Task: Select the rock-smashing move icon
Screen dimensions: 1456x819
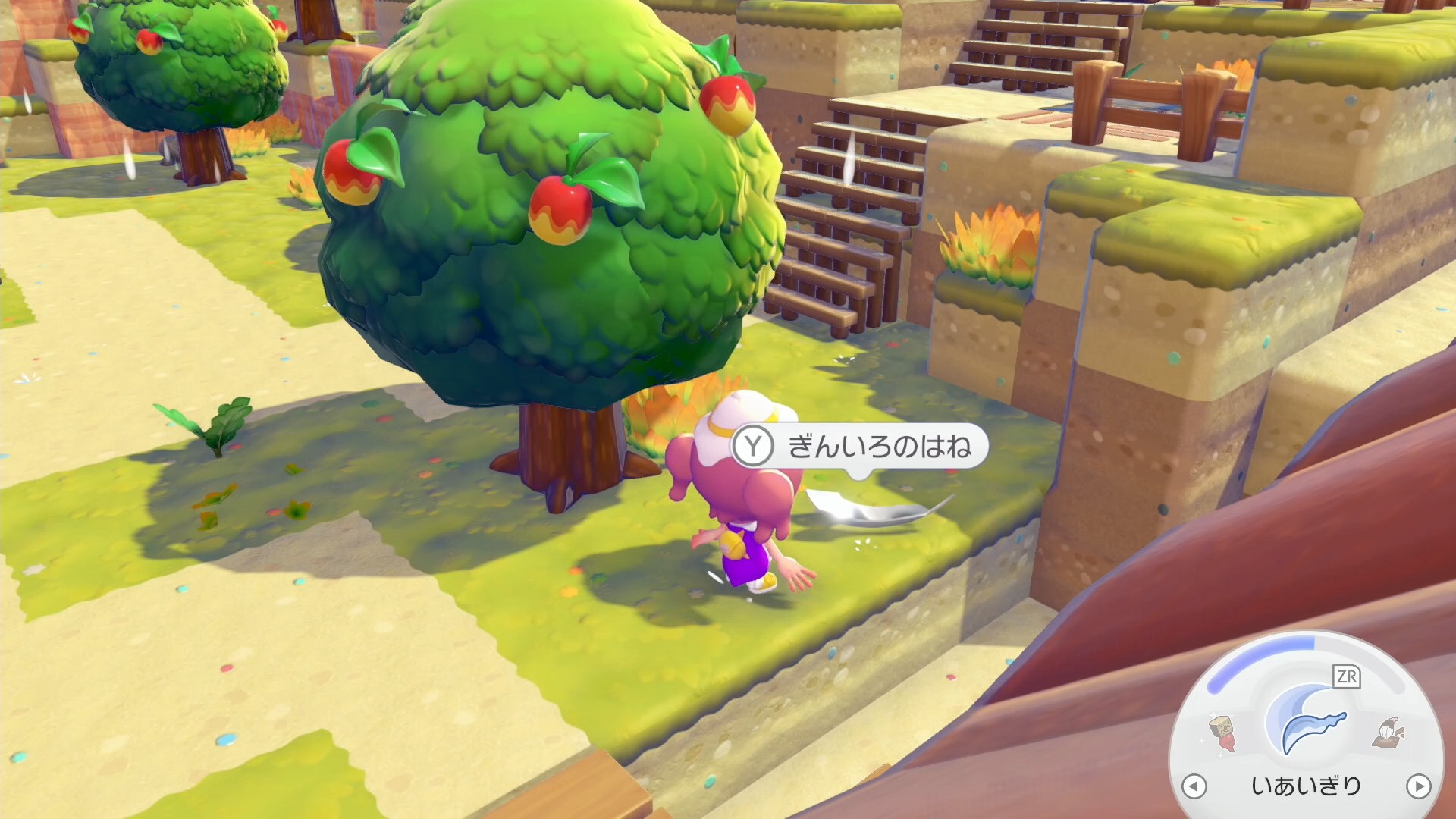Action: [x=1222, y=733]
